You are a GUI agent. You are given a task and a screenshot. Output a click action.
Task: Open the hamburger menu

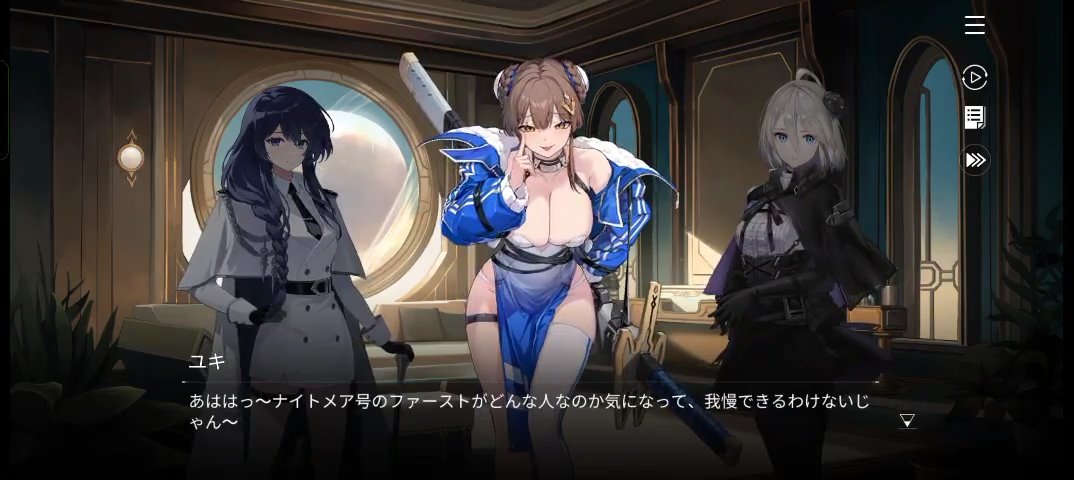coord(974,26)
